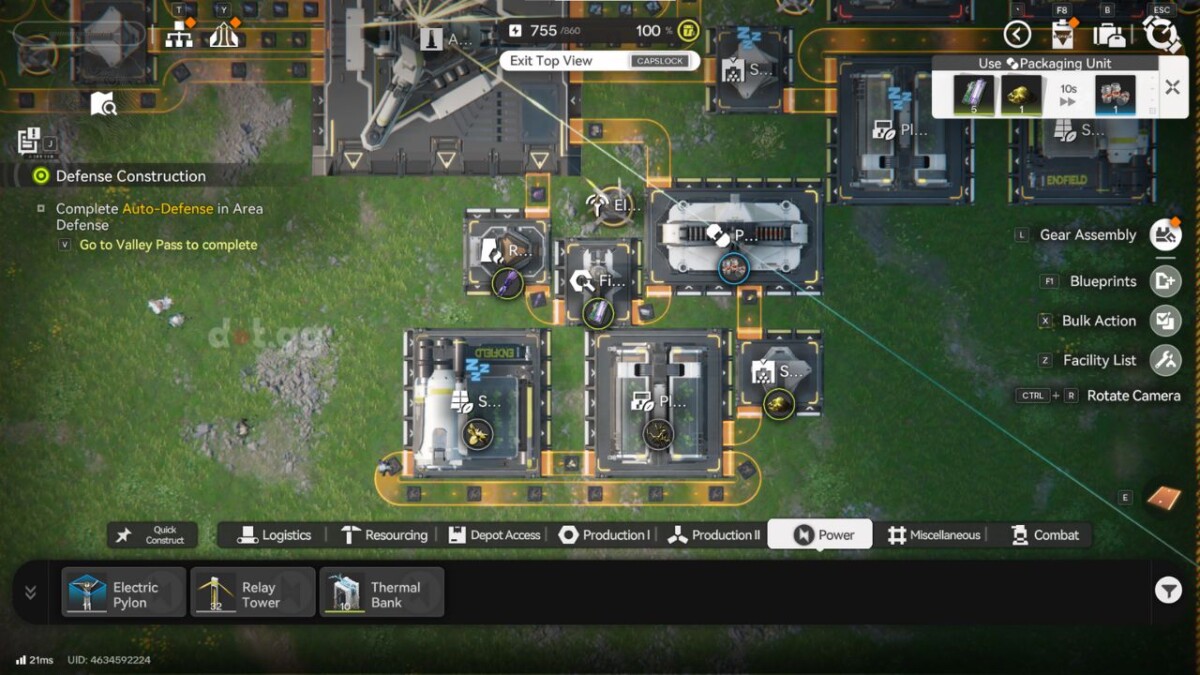Open Gear Assembly

point(1164,235)
